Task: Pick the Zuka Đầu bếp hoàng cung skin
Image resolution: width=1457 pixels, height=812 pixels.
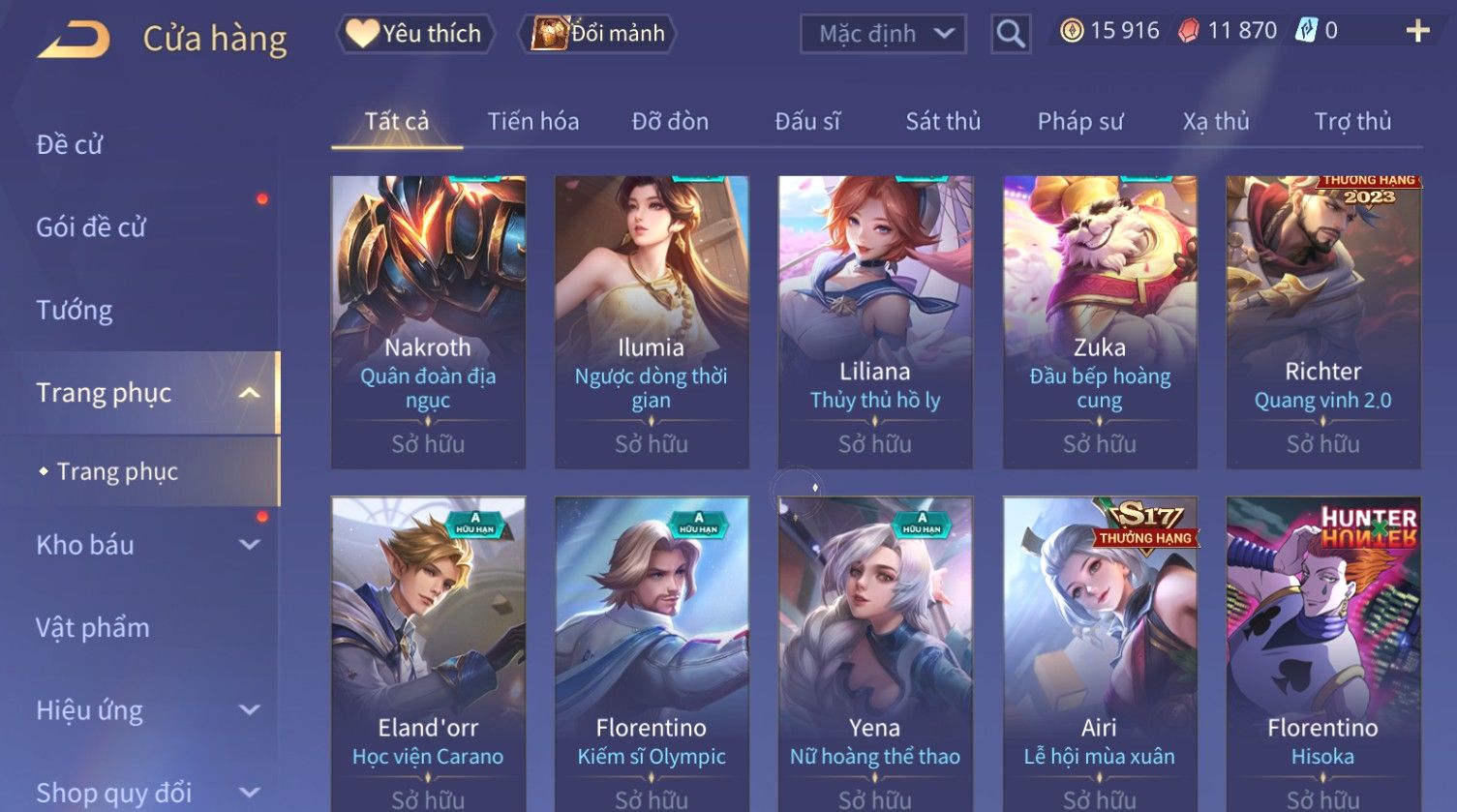Action: [x=1100, y=321]
